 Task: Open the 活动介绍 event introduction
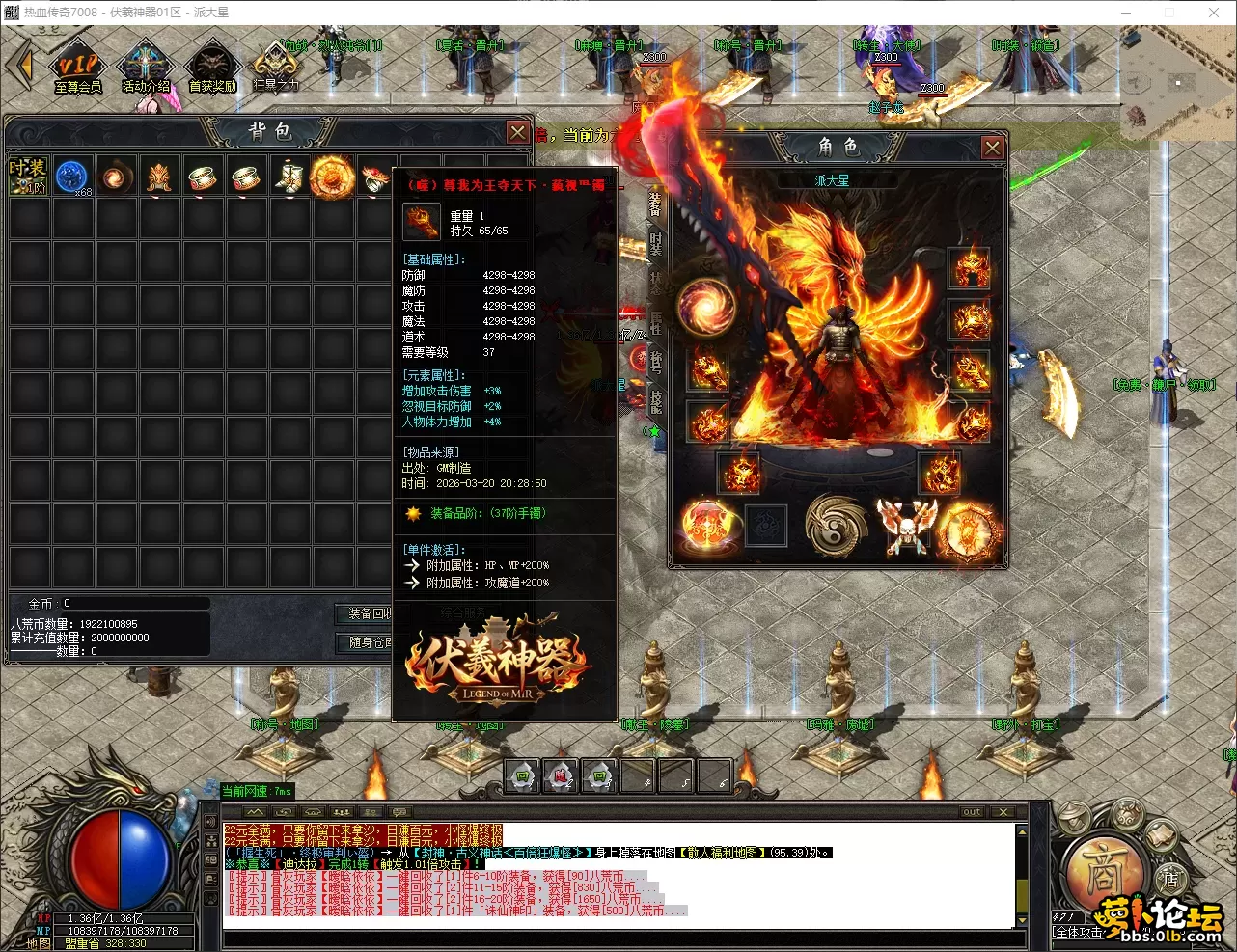tap(145, 69)
